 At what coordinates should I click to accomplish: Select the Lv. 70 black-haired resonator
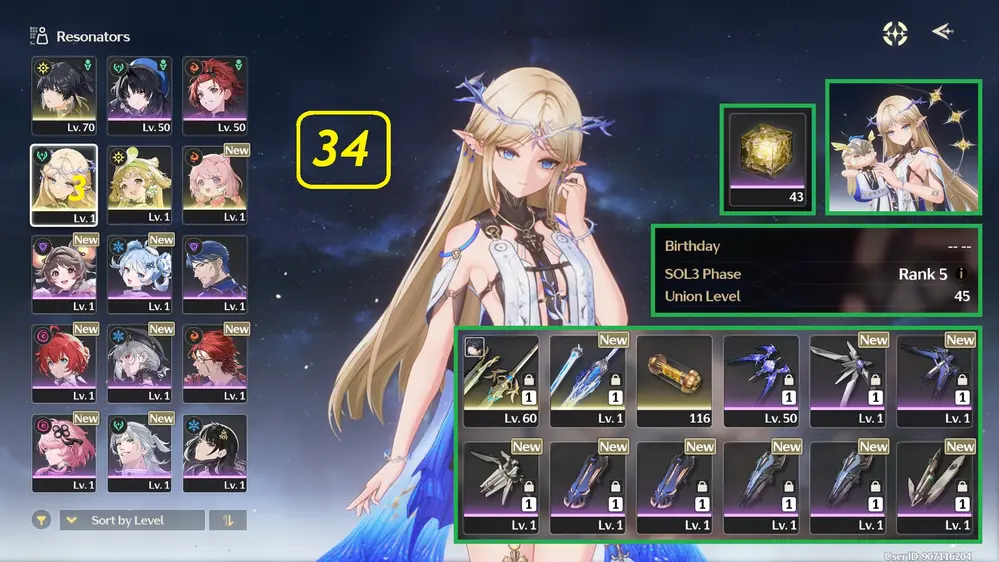pyautogui.click(x=64, y=96)
